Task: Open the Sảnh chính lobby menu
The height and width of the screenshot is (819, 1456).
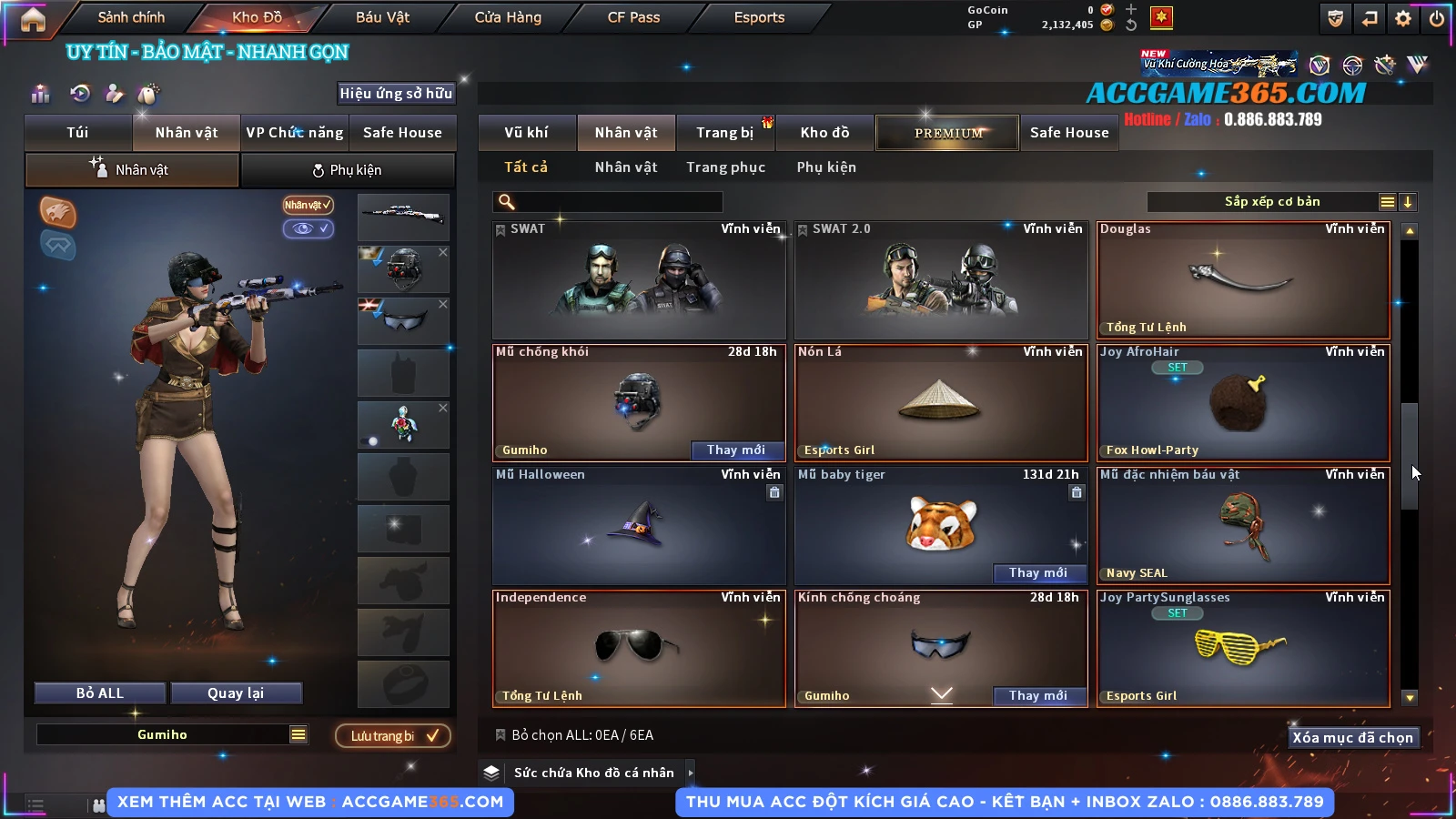Action: click(131, 17)
